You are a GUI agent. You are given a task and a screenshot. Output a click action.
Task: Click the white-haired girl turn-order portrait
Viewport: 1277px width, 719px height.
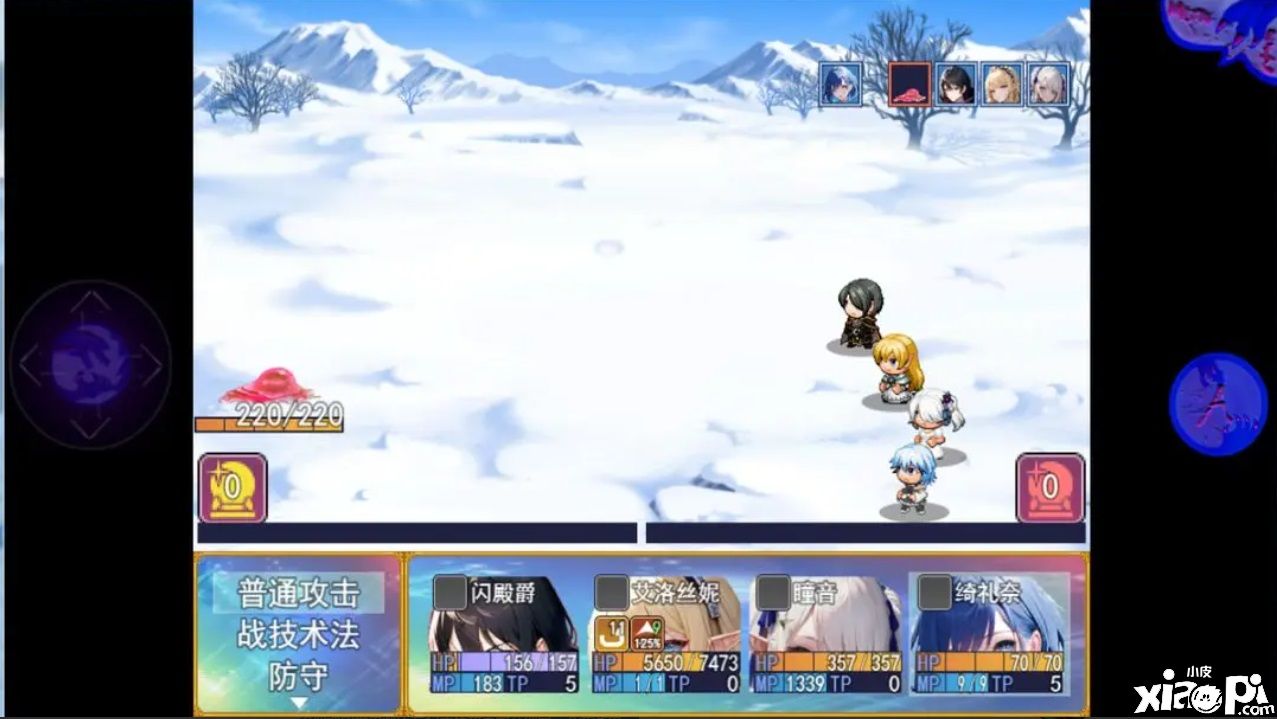[1048, 84]
